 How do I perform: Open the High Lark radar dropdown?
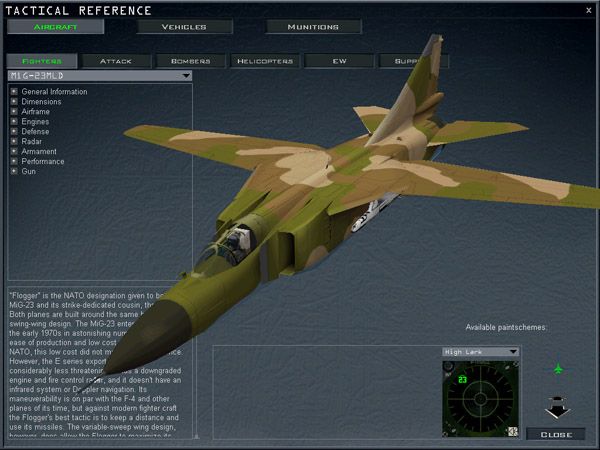(513, 352)
